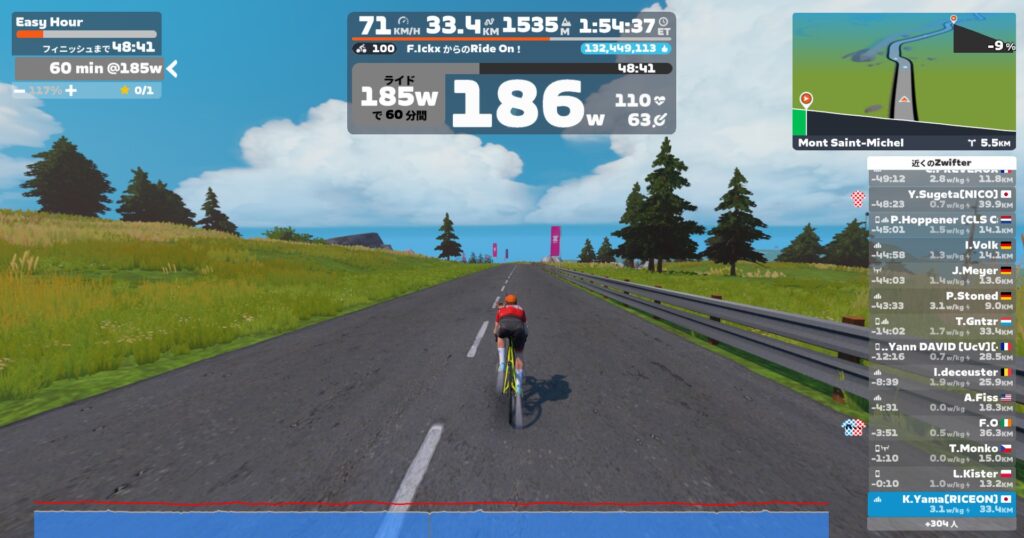Viewport: 1024px width, 538px height.
Task: Open the minimap route view
Action: (x=903, y=80)
